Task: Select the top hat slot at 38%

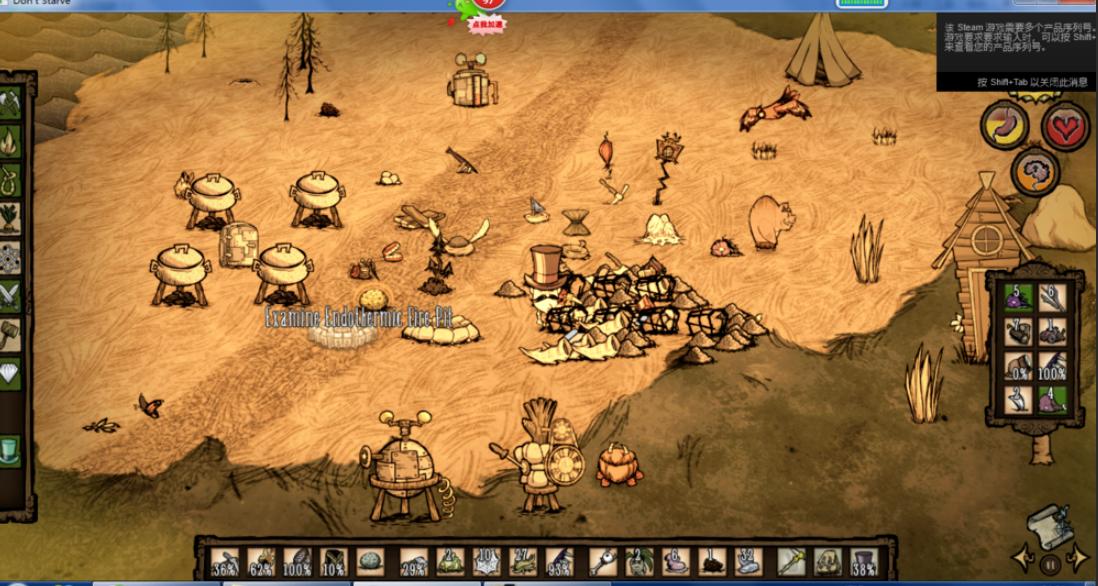Action: click(x=862, y=561)
